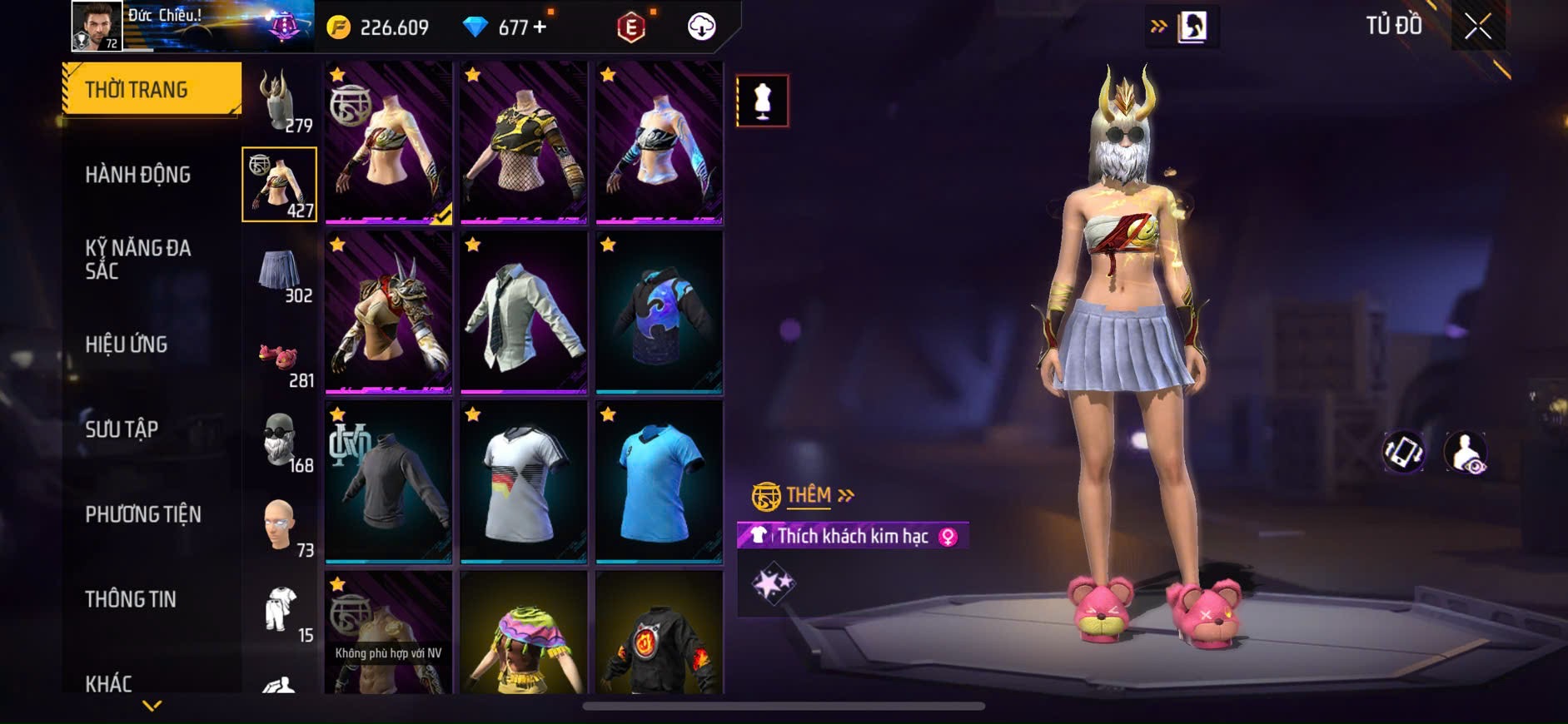Screen dimensions: 1568x724
Task: Toggle the character visibility eye icon
Action: tap(1466, 454)
